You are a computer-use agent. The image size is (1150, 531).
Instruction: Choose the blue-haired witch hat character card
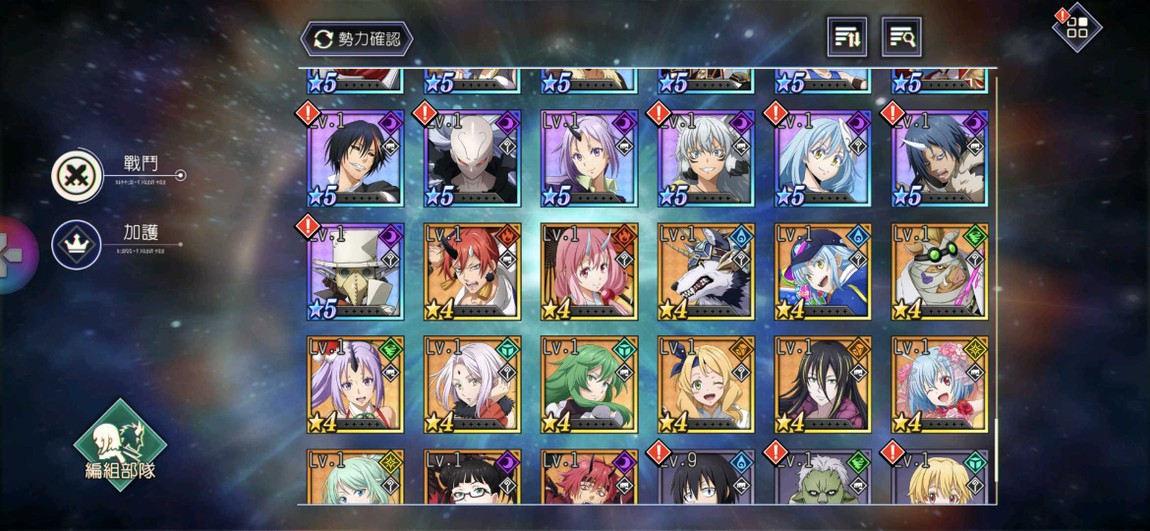[x=823, y=272]
